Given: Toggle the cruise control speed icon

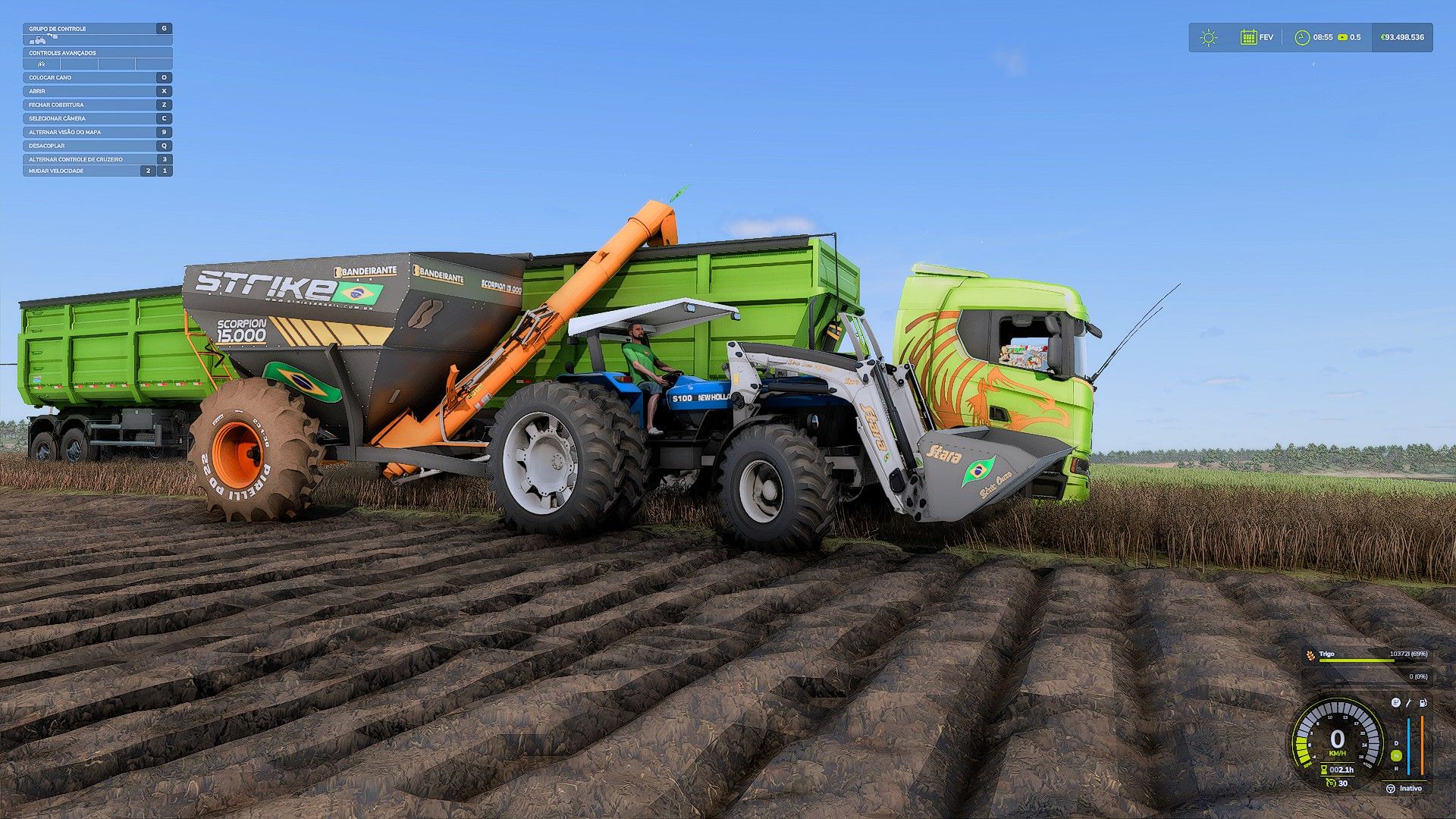Looking at the screenshot, I should coord(1331,783).
